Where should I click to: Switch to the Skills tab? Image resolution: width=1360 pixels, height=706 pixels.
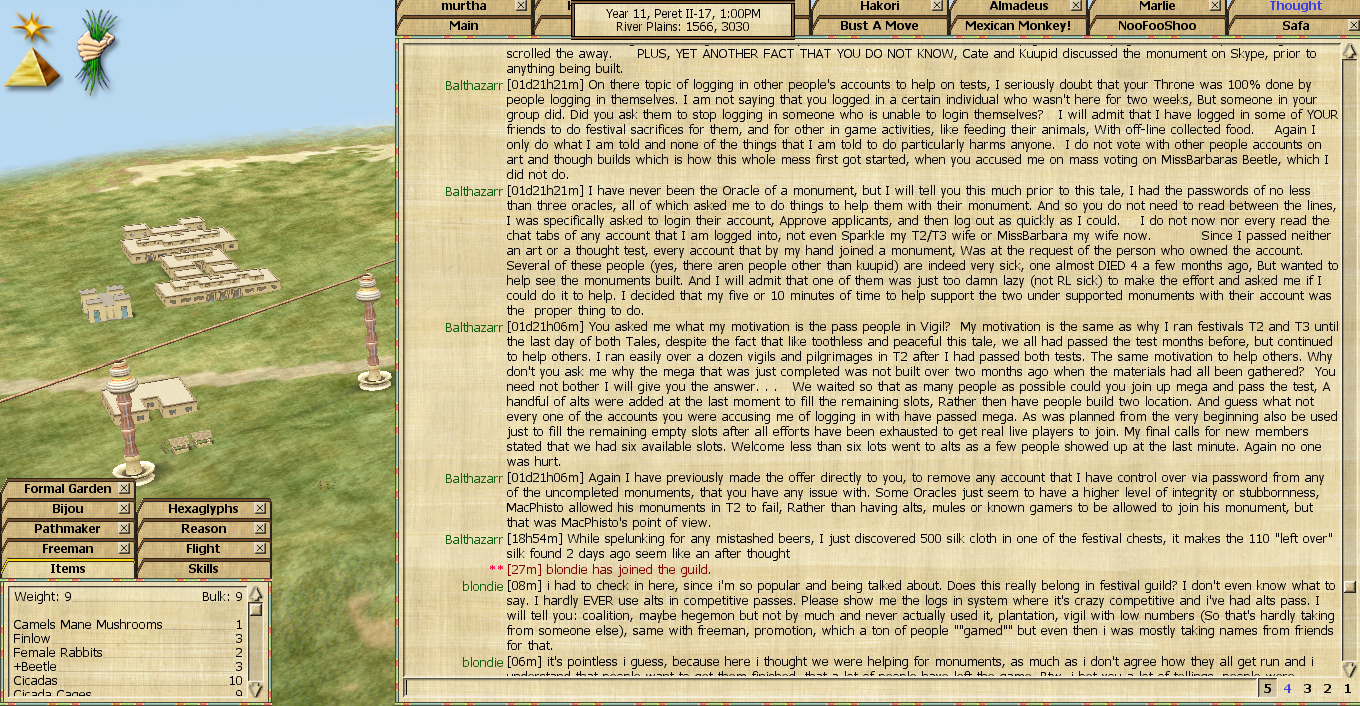[203, 569]
